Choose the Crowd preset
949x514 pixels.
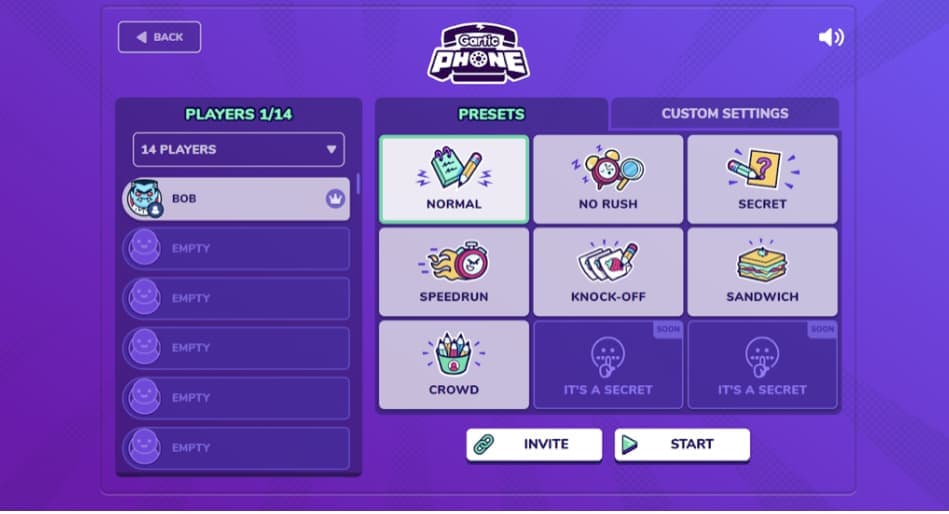tap(454, 365)
